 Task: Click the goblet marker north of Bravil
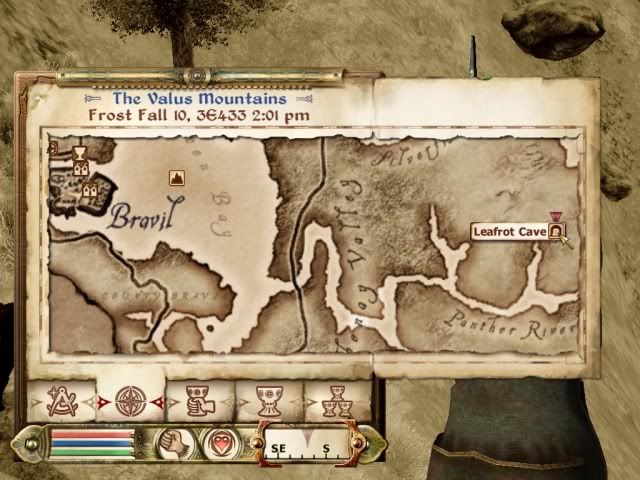click(x=79, y=152)
